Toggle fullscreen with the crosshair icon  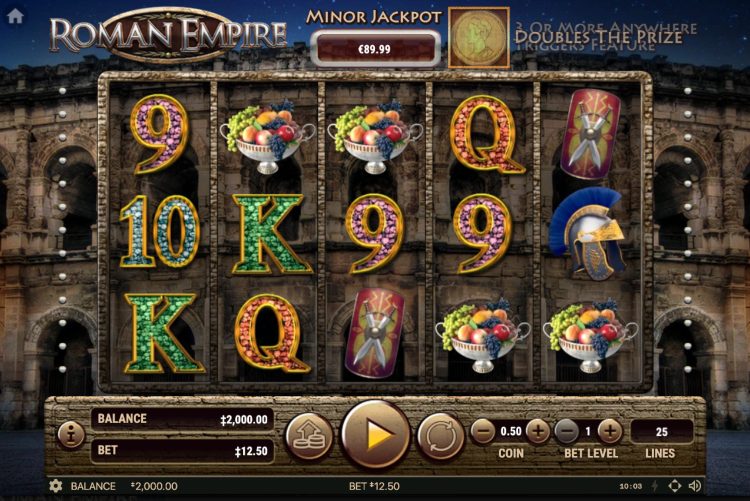pos(674,486)
